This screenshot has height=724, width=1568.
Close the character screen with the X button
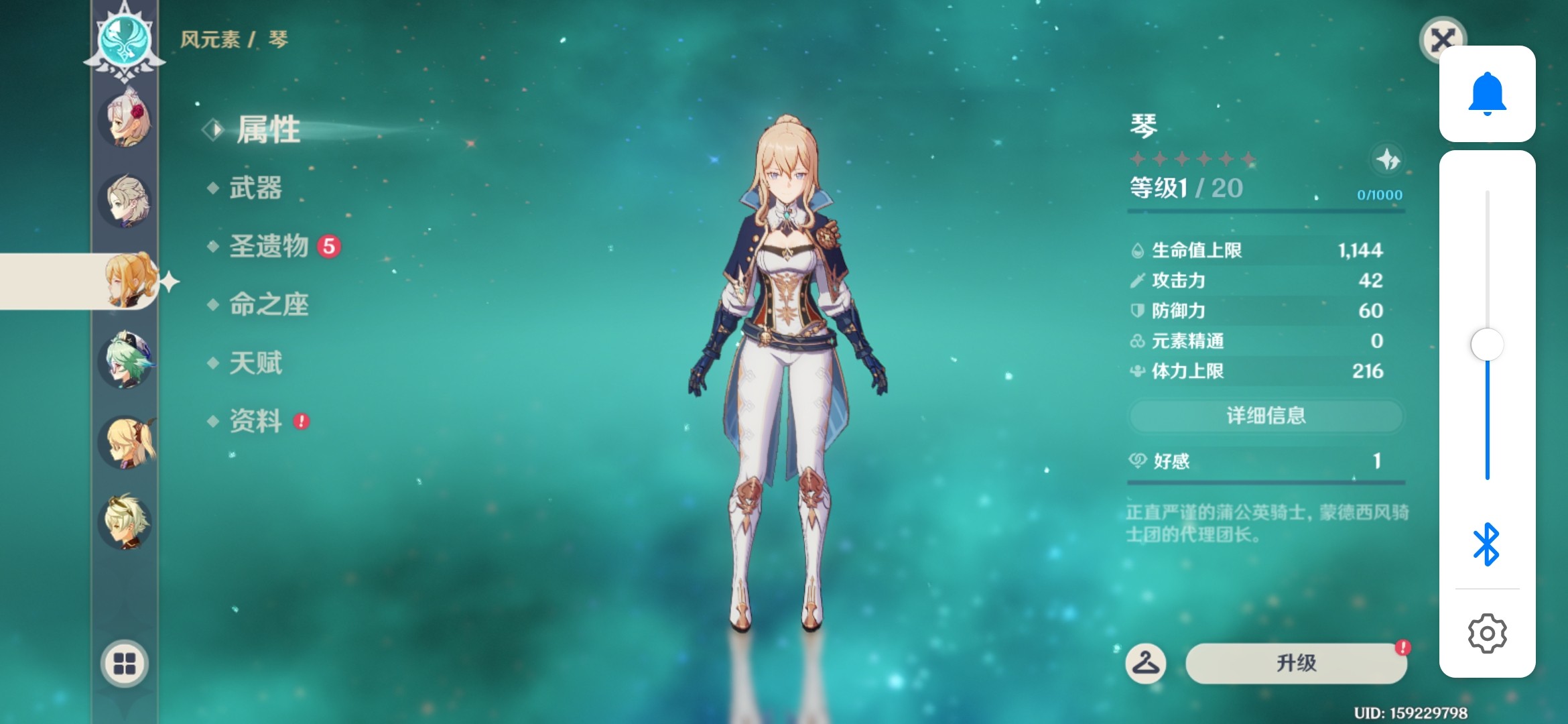point(1441,39)
